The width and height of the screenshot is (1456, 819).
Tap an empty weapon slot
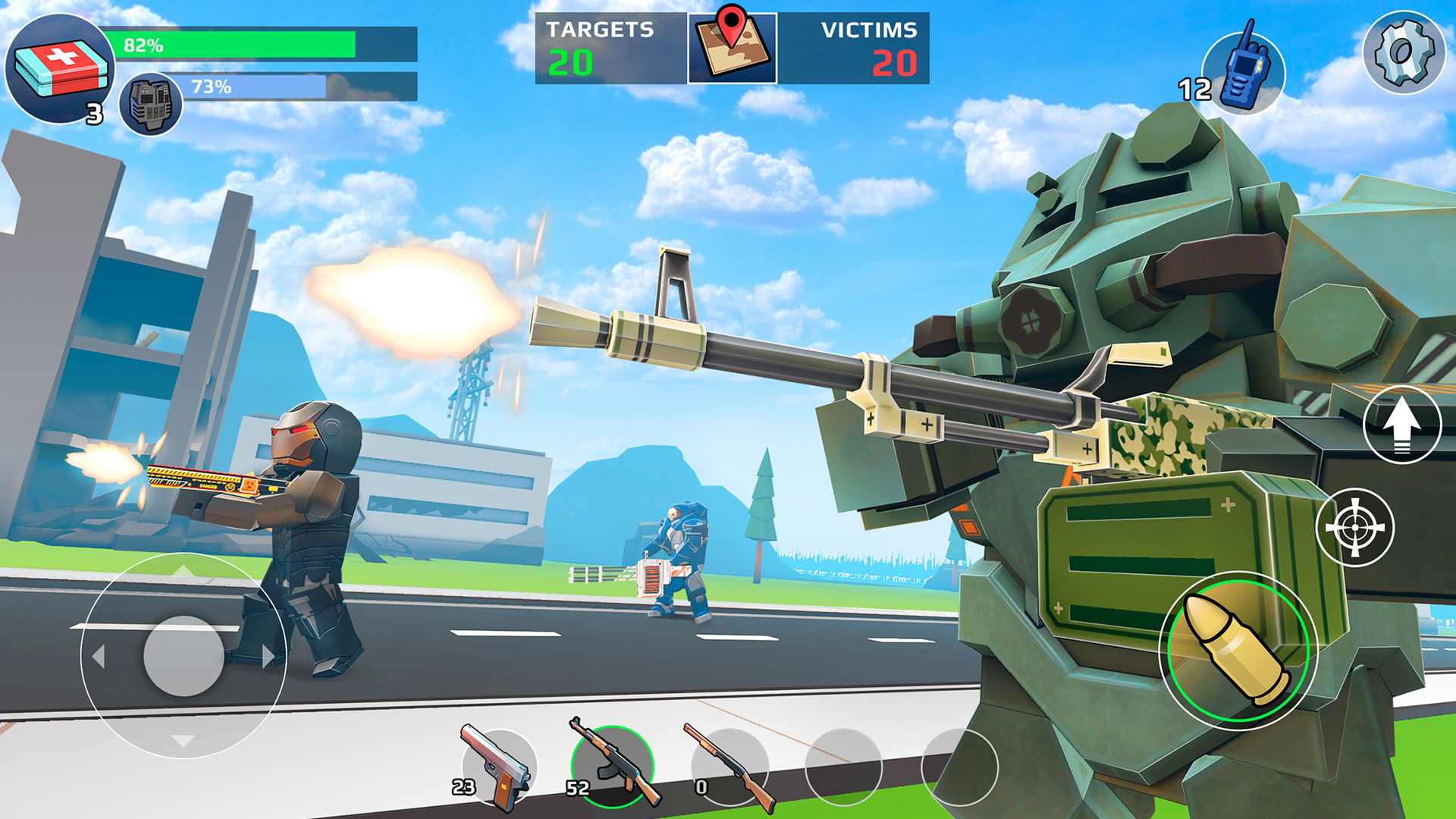tap(842, 766)
